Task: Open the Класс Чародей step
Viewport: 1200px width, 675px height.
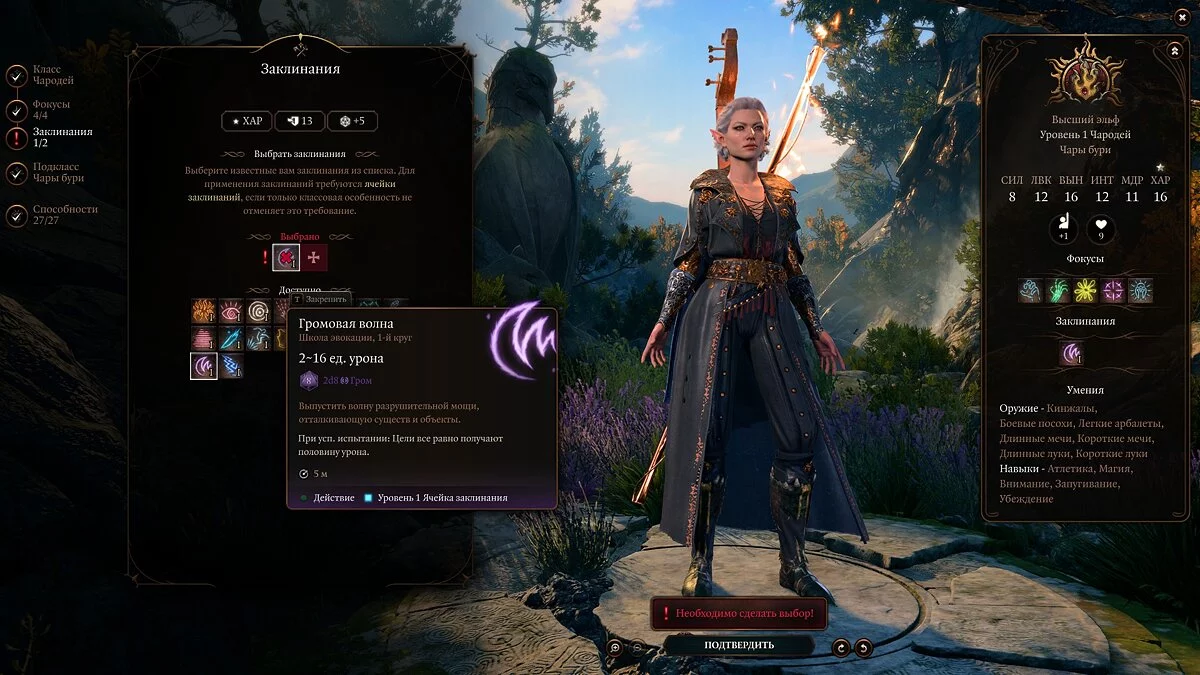Action: click(x=17, y=75)
